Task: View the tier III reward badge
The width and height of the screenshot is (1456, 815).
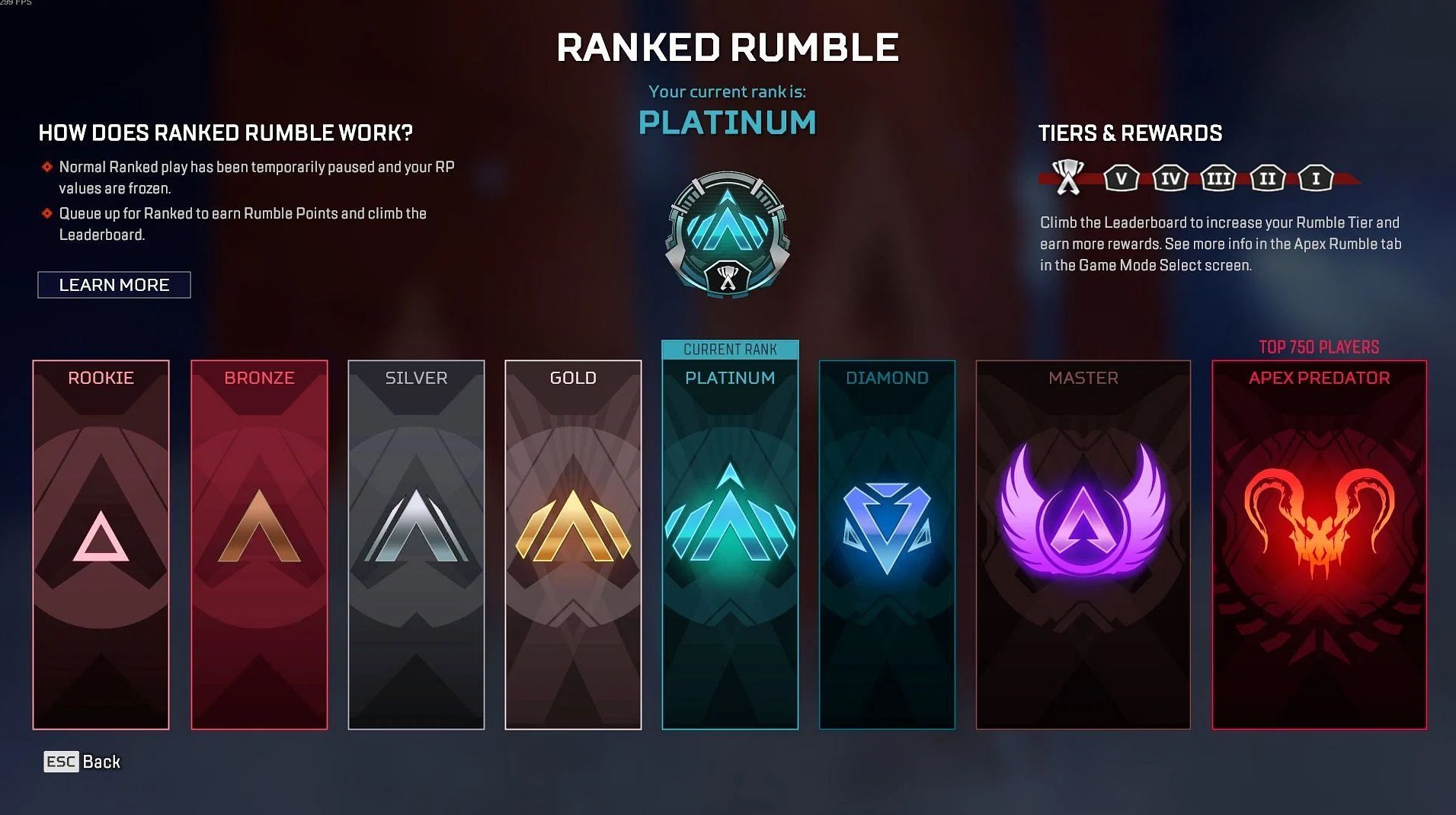Action: pyautogui.click(x=1218, y=179)
